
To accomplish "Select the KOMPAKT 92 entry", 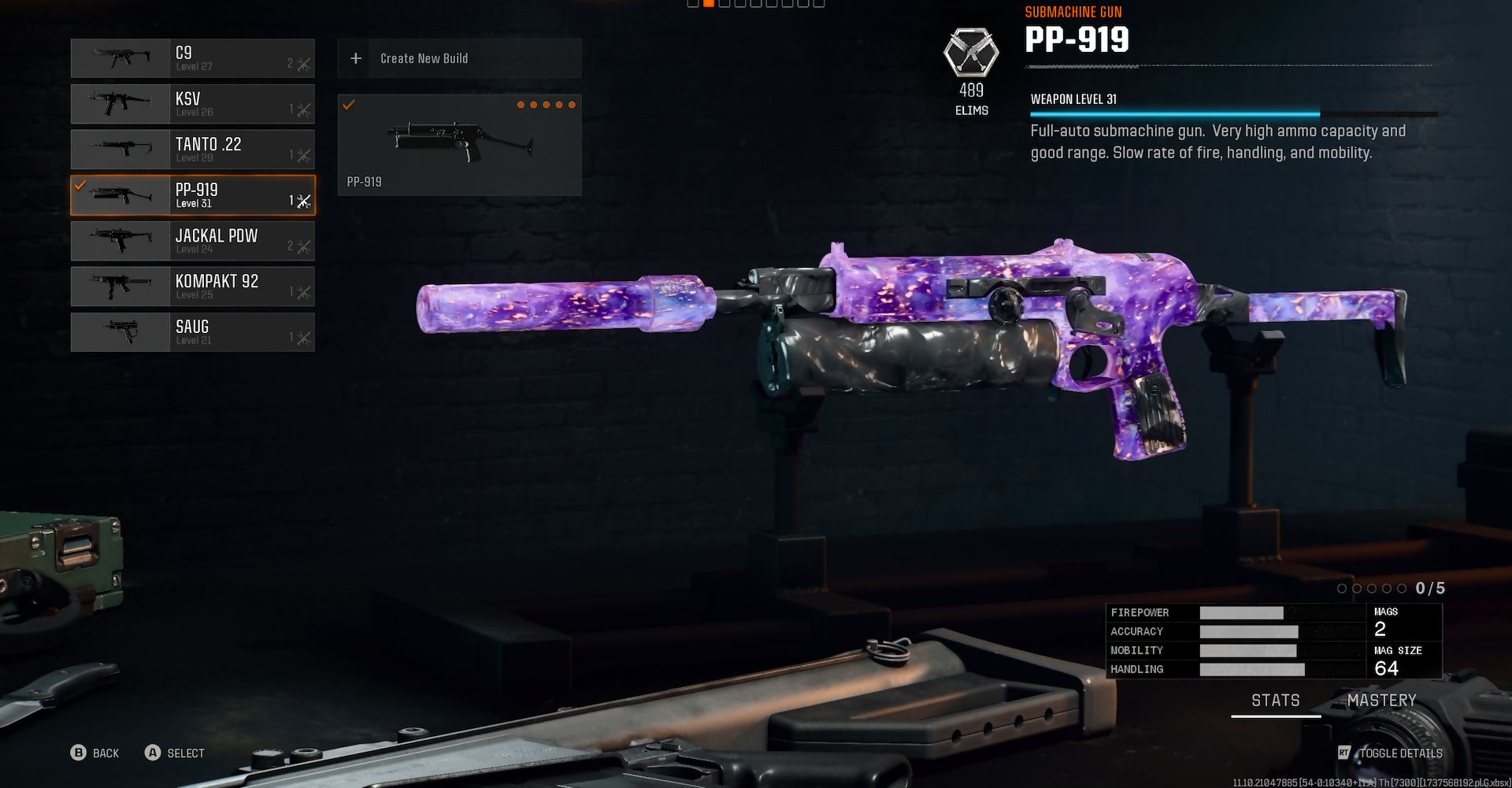I will click(193, 287).
